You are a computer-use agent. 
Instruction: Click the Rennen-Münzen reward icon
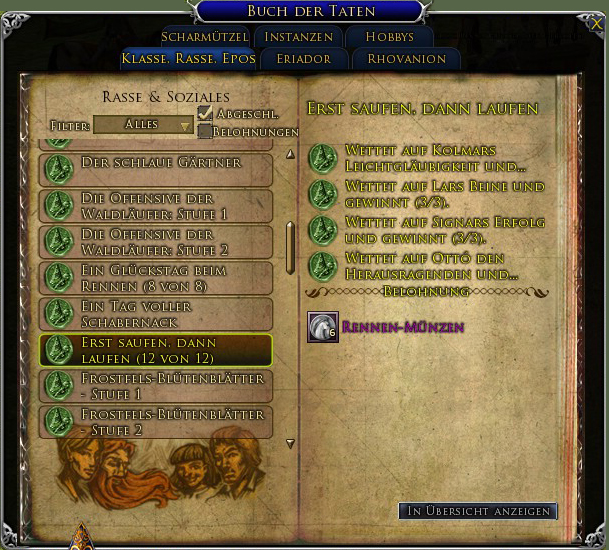pyautogui.click(x=322, y=327)
